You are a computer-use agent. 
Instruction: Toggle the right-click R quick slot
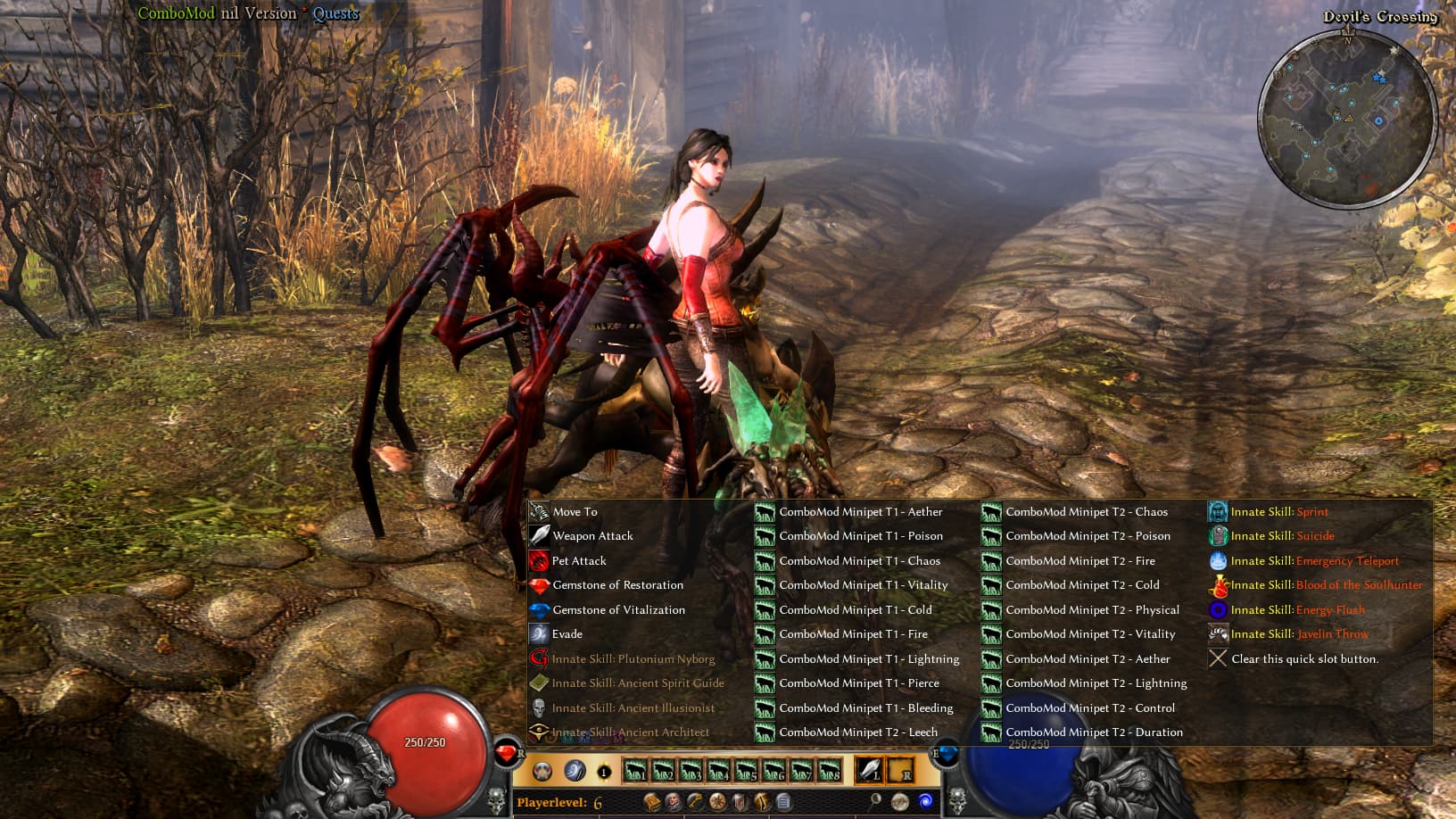click(x=901, y=769)
